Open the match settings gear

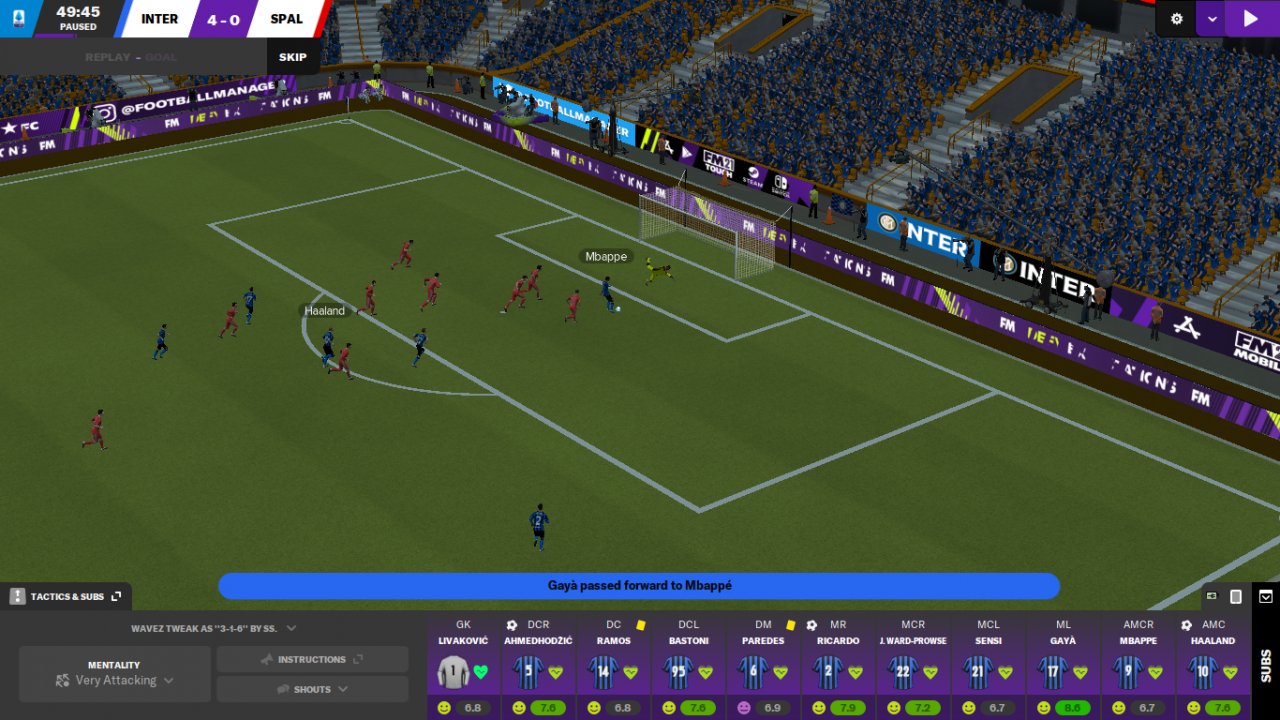coord(1176,18)
